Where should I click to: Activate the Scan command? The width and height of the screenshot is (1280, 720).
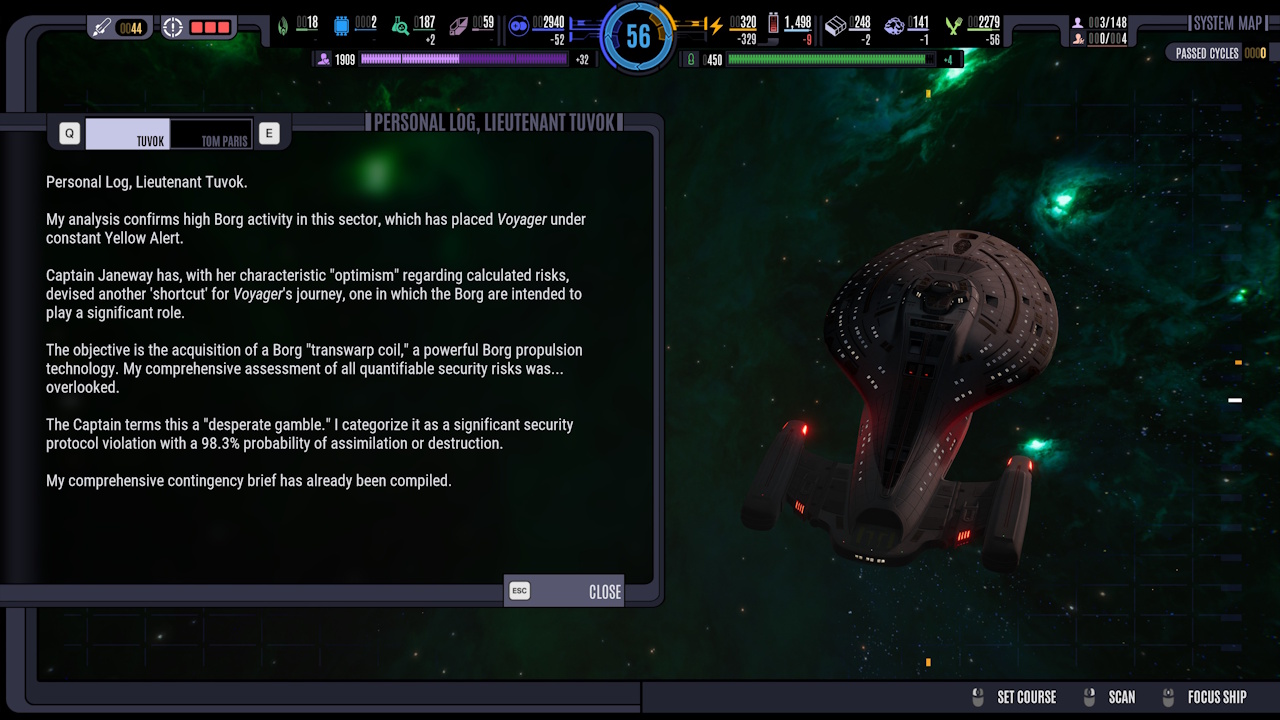pyautogui.click(x=1121, y=697)
